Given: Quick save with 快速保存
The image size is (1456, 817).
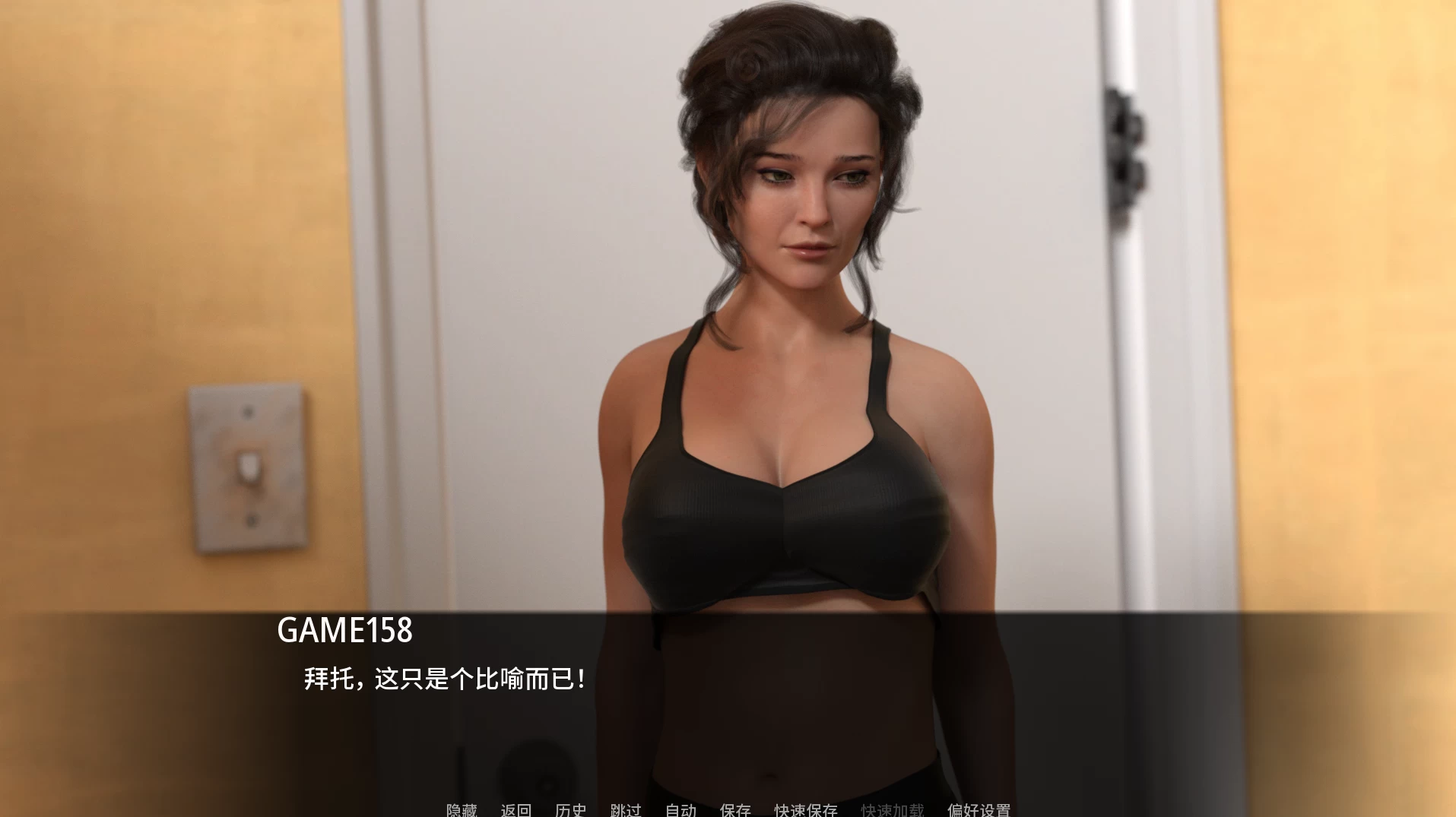Looking at the screenshot, I should (x=806, y=810).
